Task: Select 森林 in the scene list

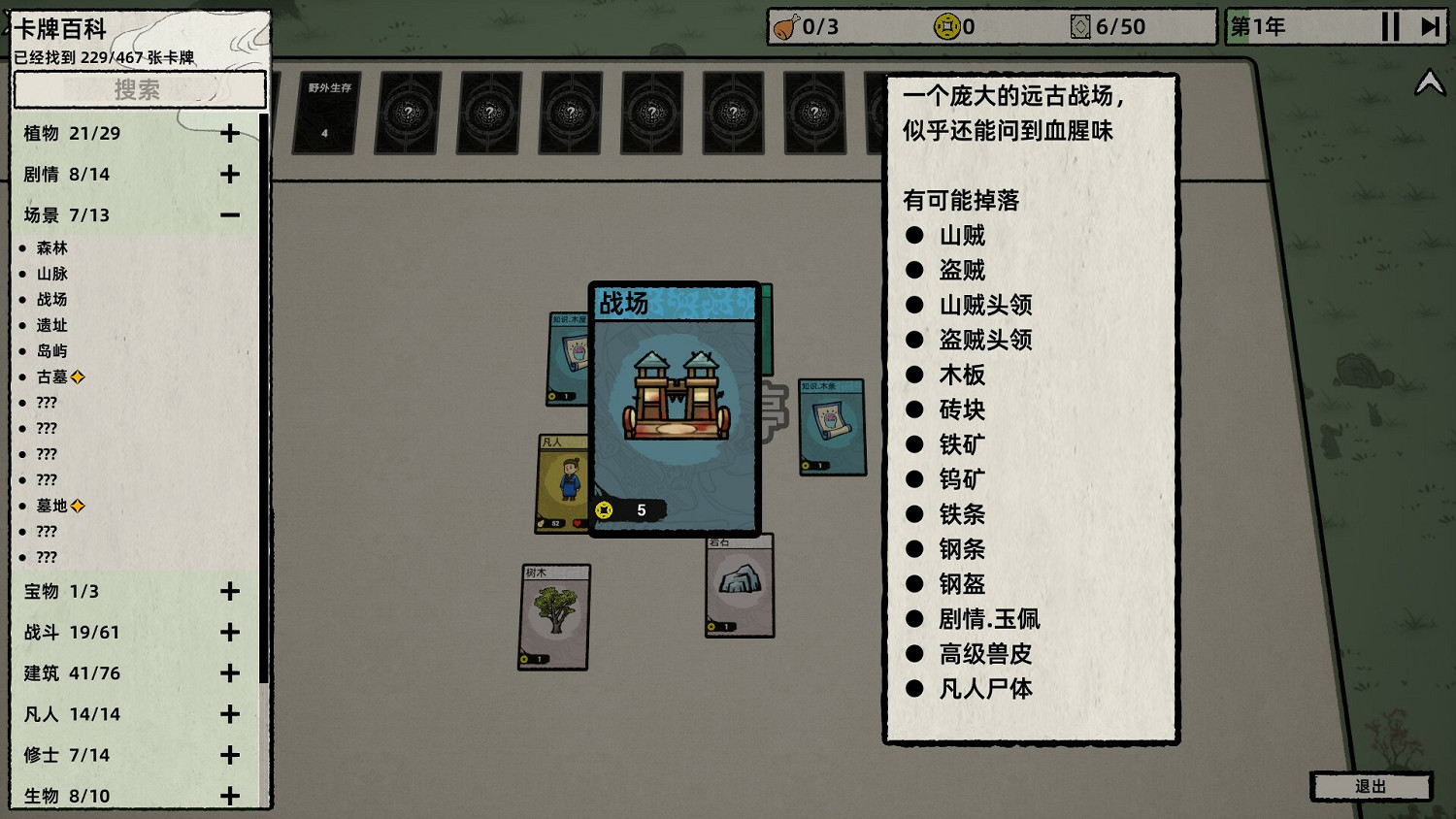Action: [x=52, y=247]
